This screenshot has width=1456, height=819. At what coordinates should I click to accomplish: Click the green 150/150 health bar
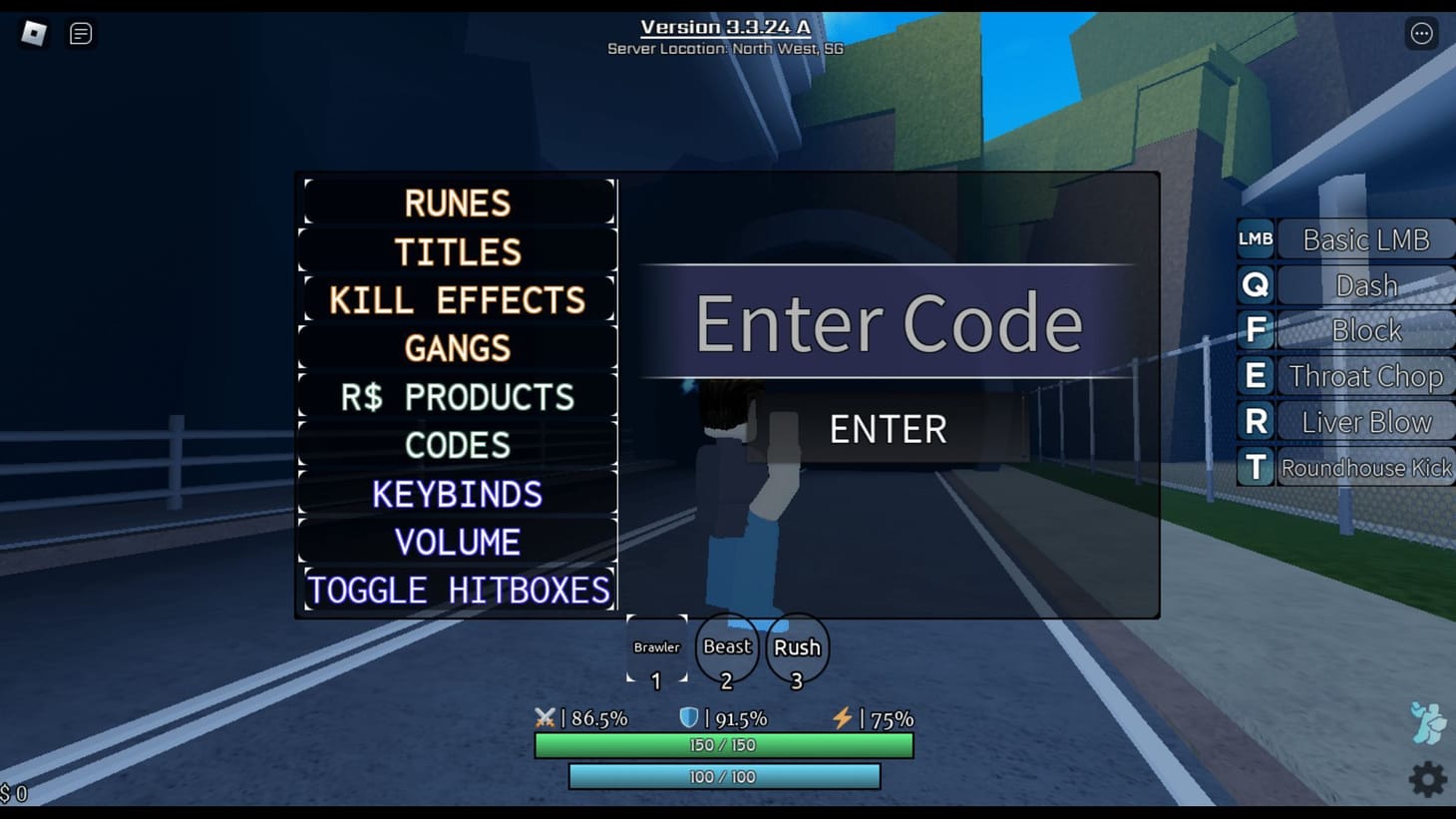tap(725, 744)
